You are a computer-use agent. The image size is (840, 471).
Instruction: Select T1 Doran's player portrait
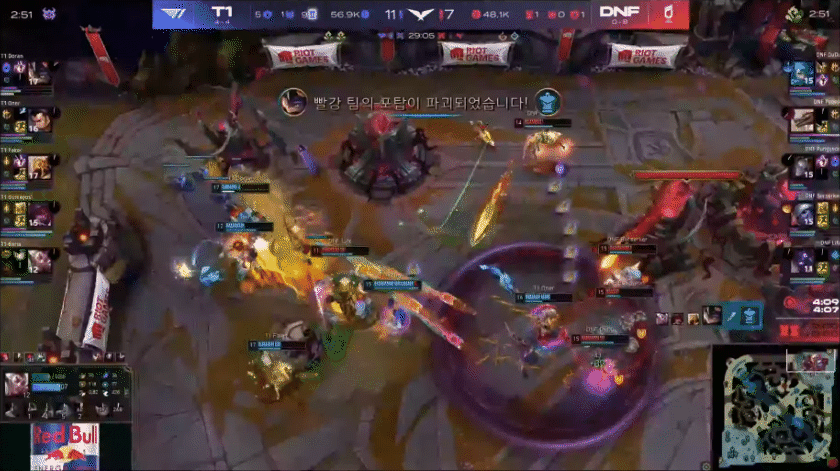tap(40, 72)
